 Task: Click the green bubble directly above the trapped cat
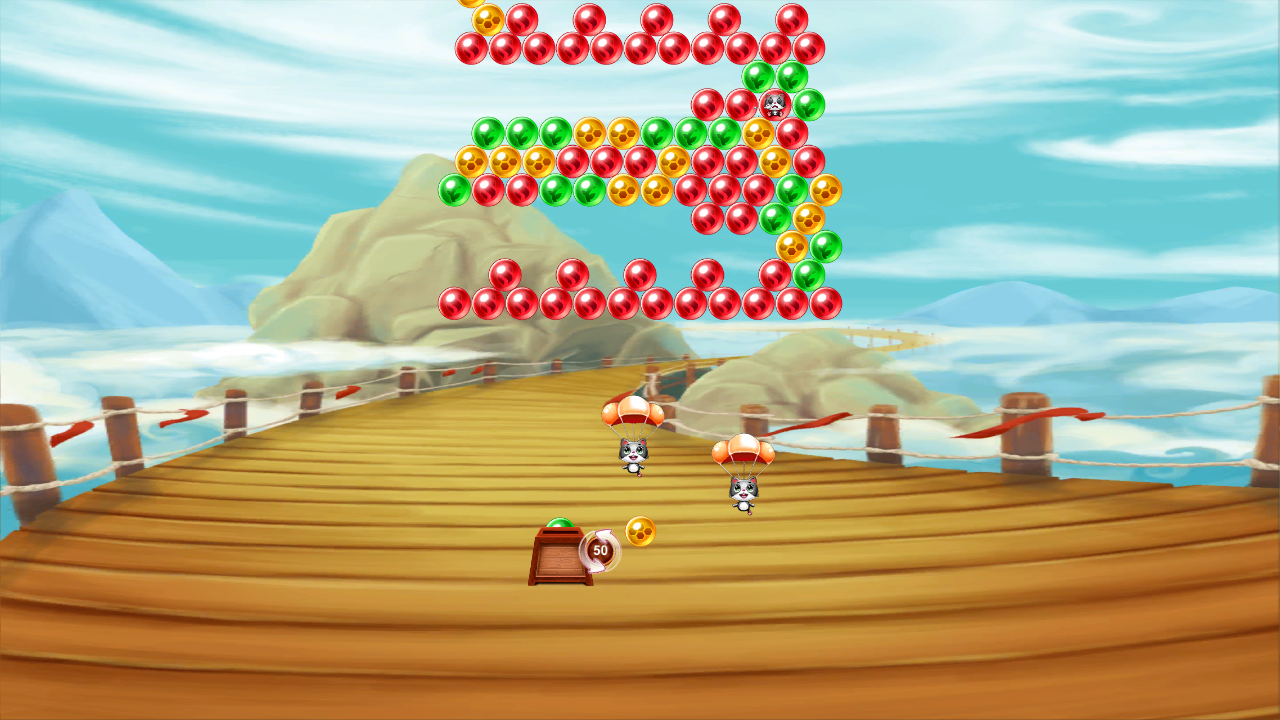tap(757, 77)
